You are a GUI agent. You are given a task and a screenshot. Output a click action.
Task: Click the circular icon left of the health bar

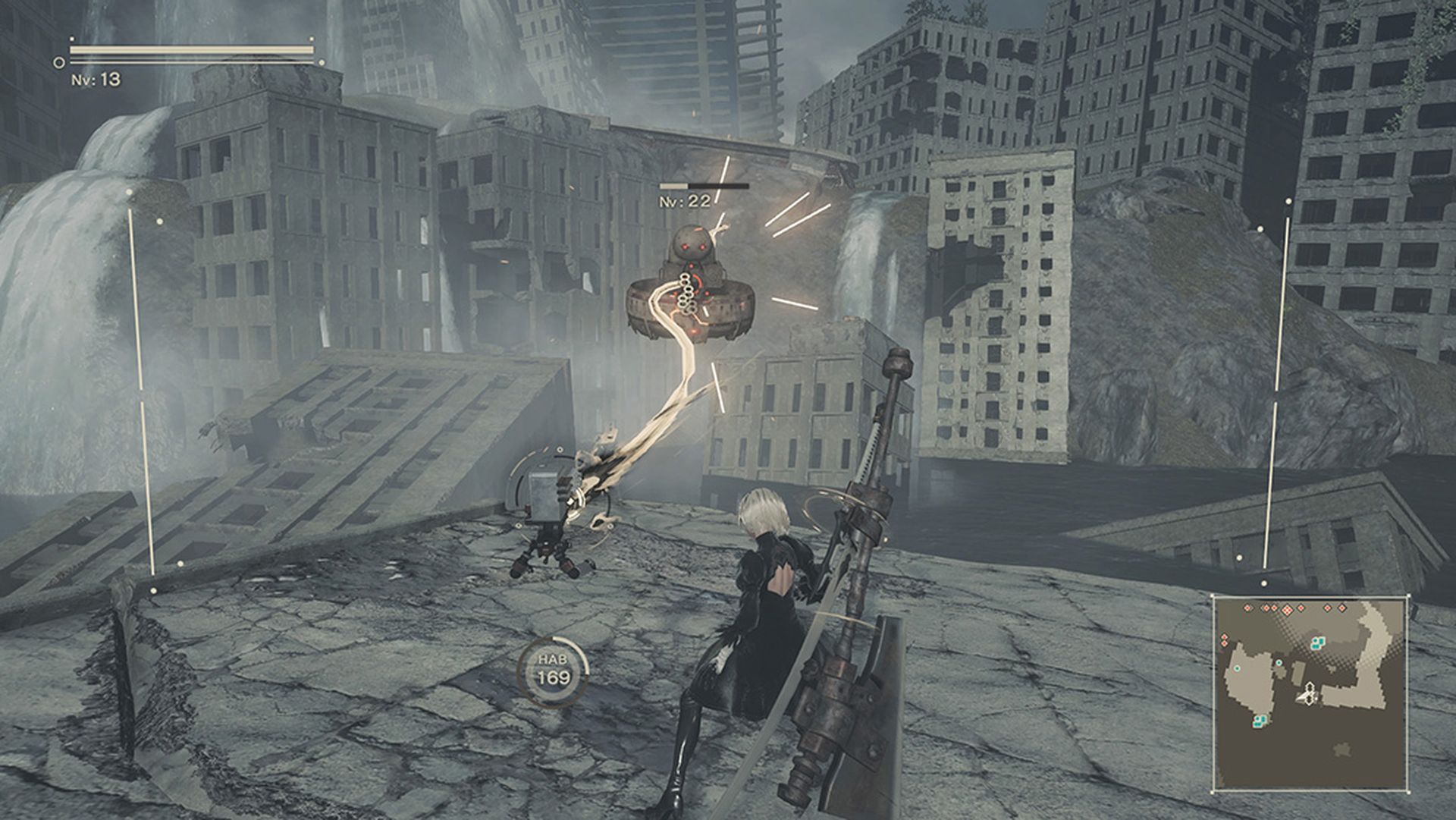tap(58, 61)
